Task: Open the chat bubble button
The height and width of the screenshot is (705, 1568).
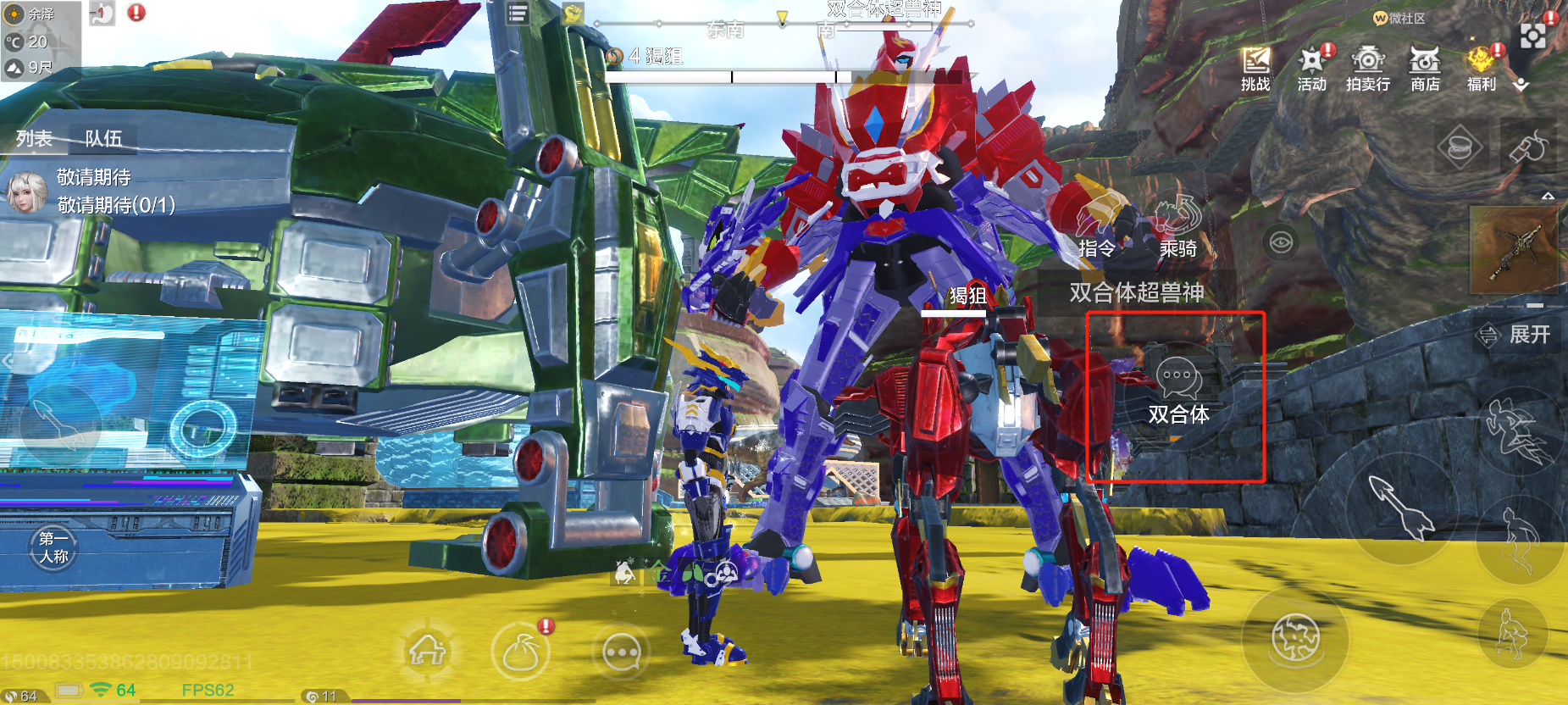Action: pyautogui.click(x=622, y=652)
